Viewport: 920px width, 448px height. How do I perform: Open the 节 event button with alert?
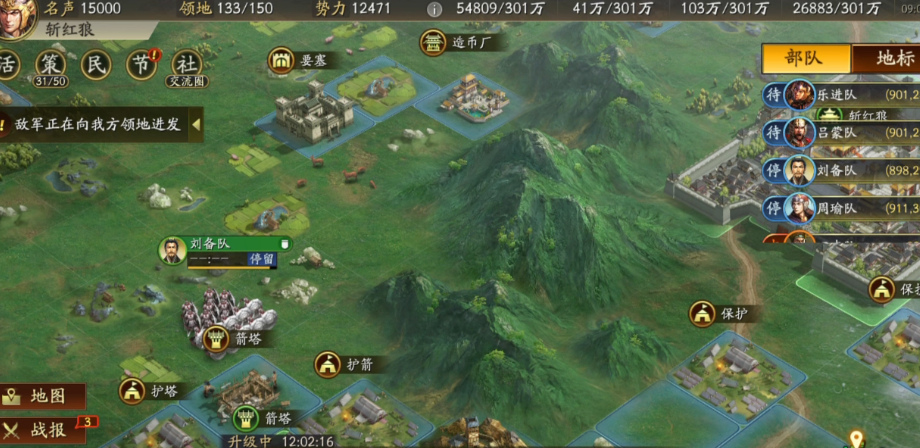click(141, 66)
